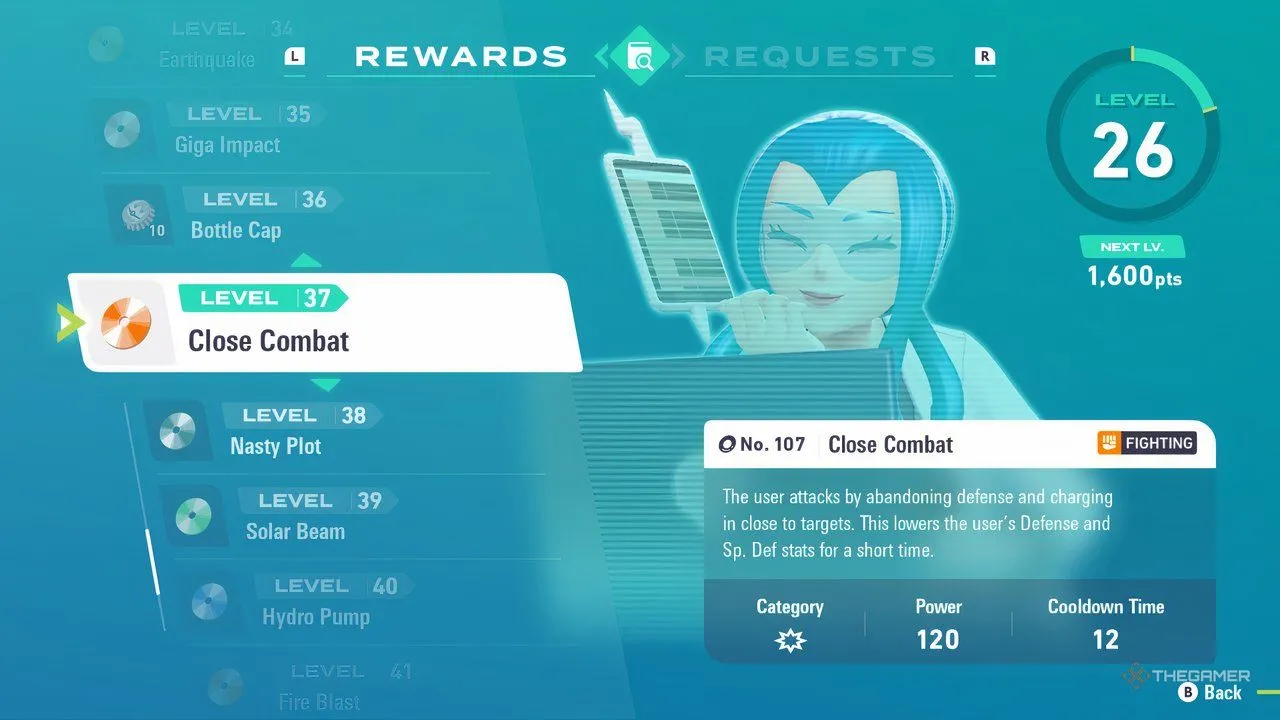This screenshot has height=720, width=1280.
Task: Click the magnifying glass search icon
Action: [x=641, y=56]
